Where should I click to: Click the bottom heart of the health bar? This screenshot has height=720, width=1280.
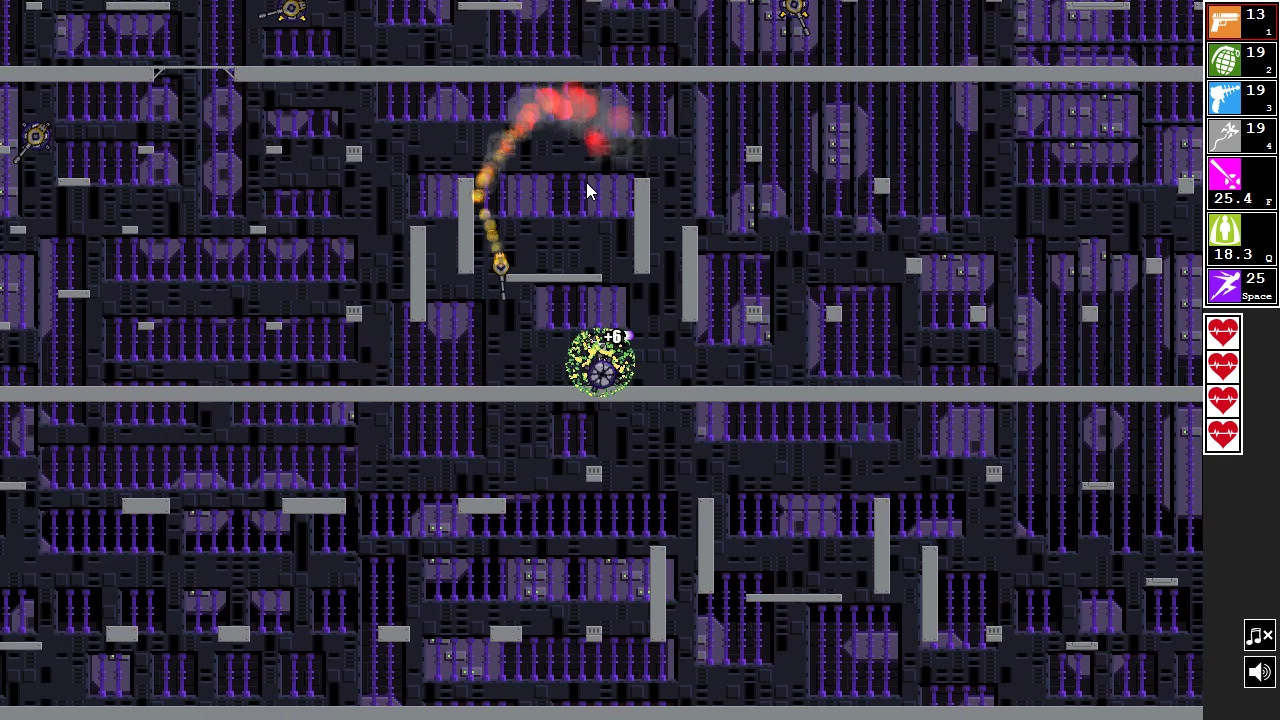[1223, 434]
